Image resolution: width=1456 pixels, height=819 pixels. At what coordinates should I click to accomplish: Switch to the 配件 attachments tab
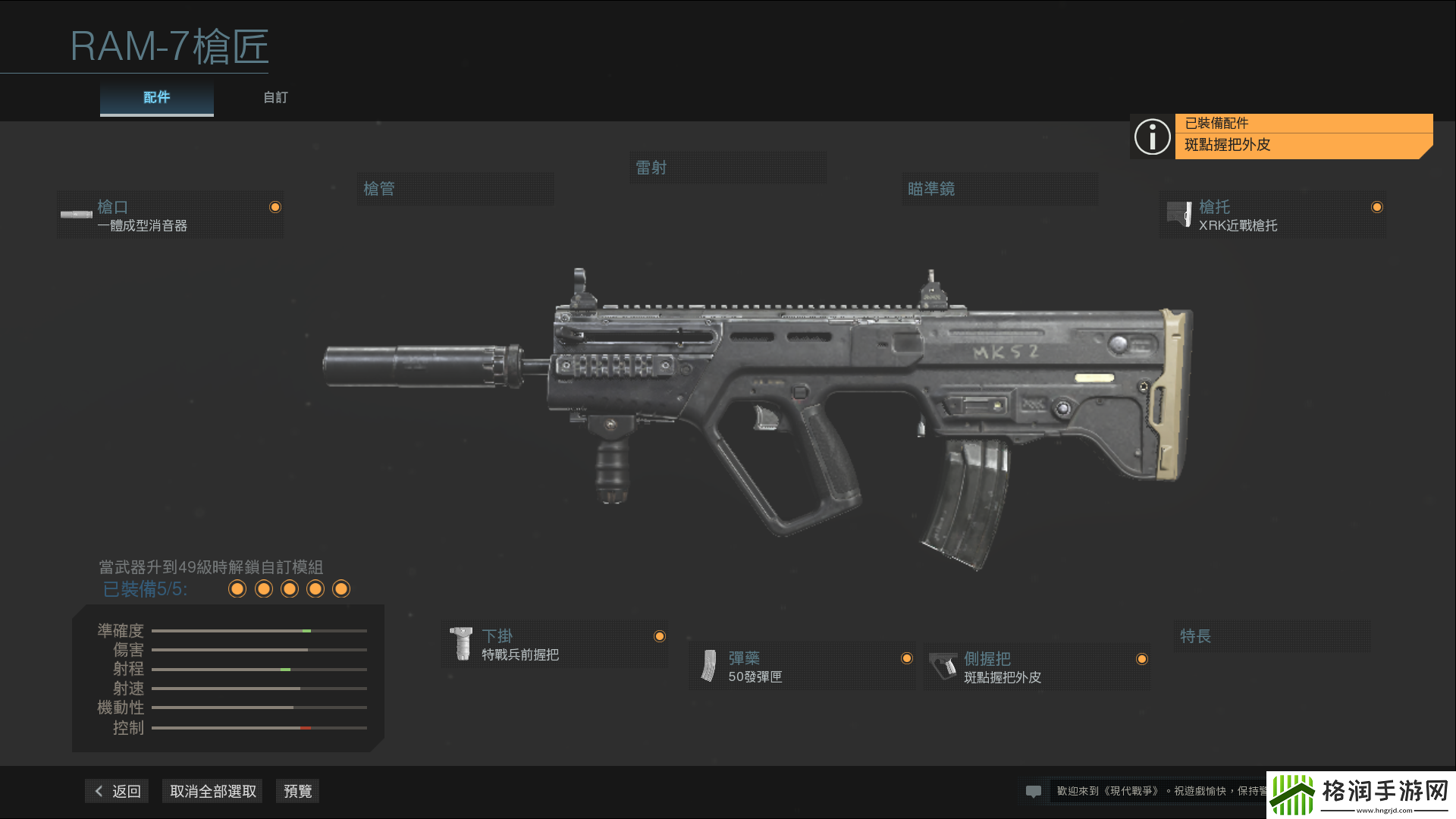coord(157,98)
